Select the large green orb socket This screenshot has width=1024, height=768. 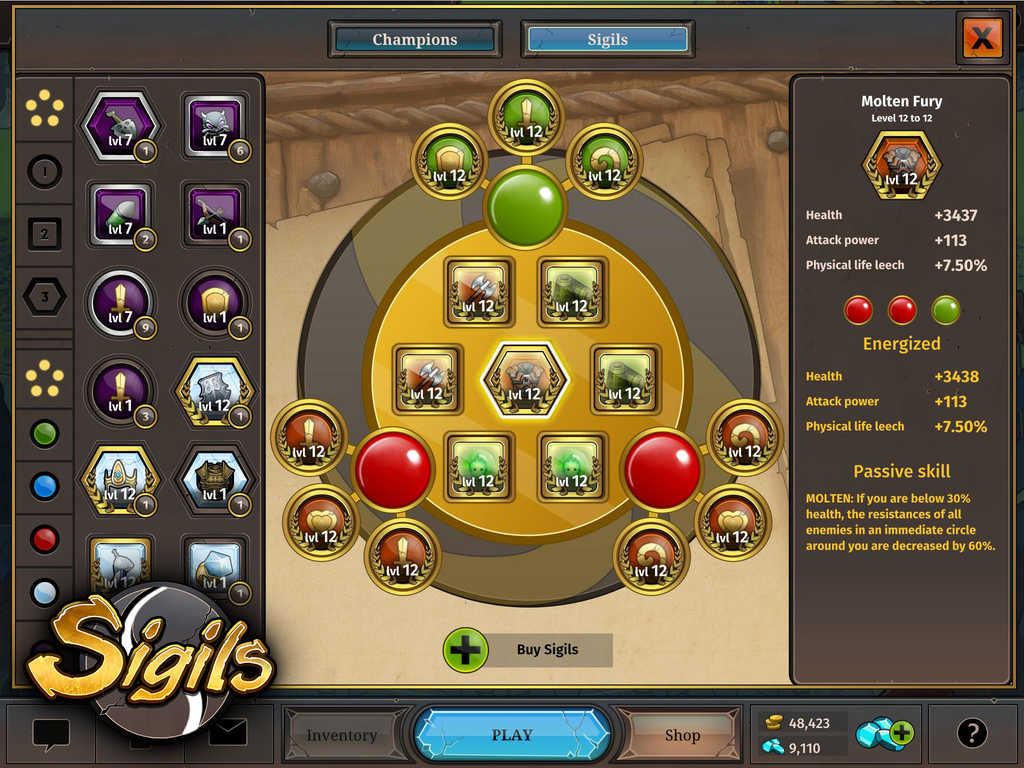[525, 207]
